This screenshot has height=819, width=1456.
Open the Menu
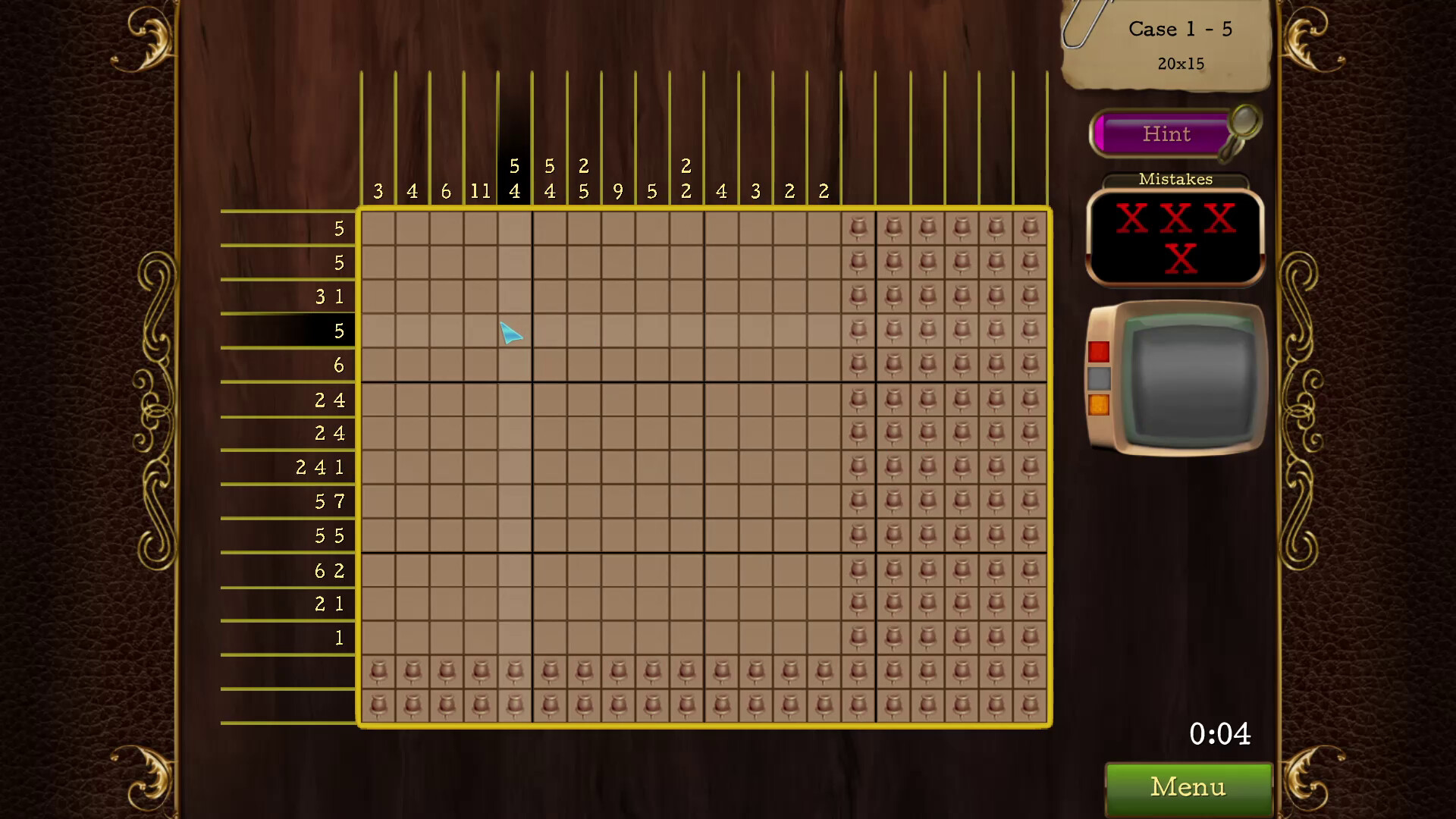pyautogui.click(x=1187, y=787)
